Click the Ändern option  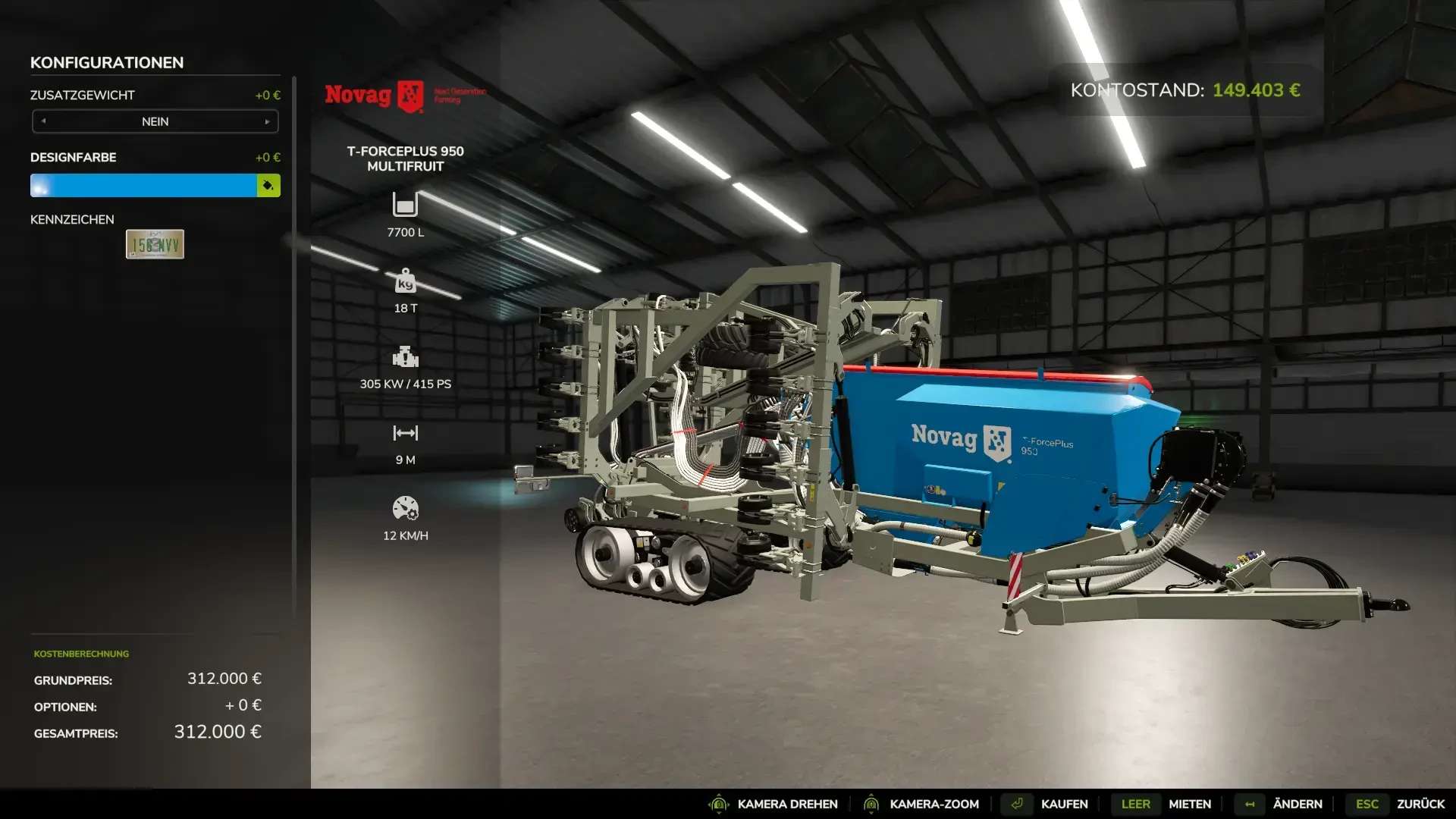[x=1297, y=804]
